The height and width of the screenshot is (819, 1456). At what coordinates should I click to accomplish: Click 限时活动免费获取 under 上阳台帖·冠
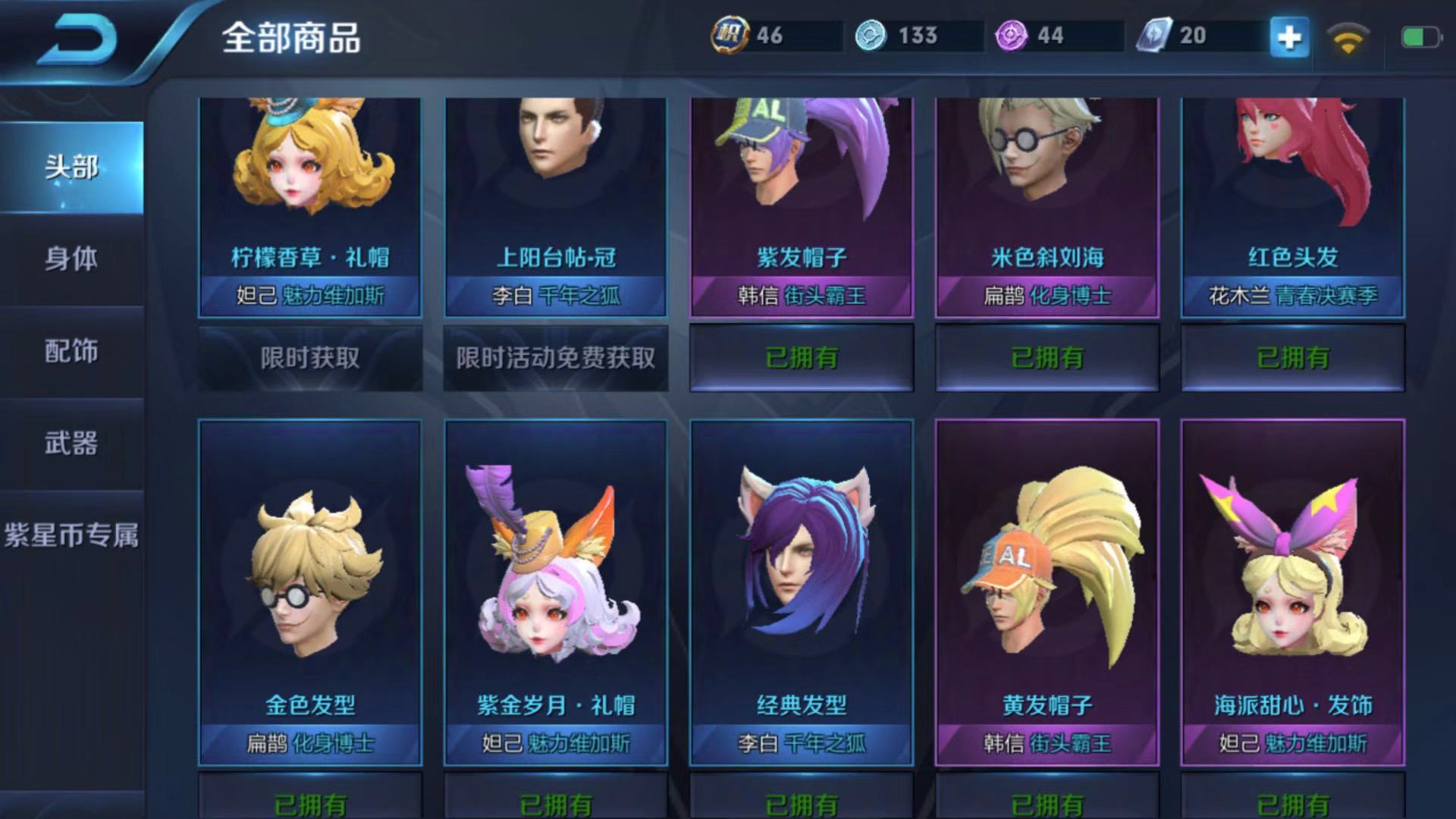coord(555,356)
